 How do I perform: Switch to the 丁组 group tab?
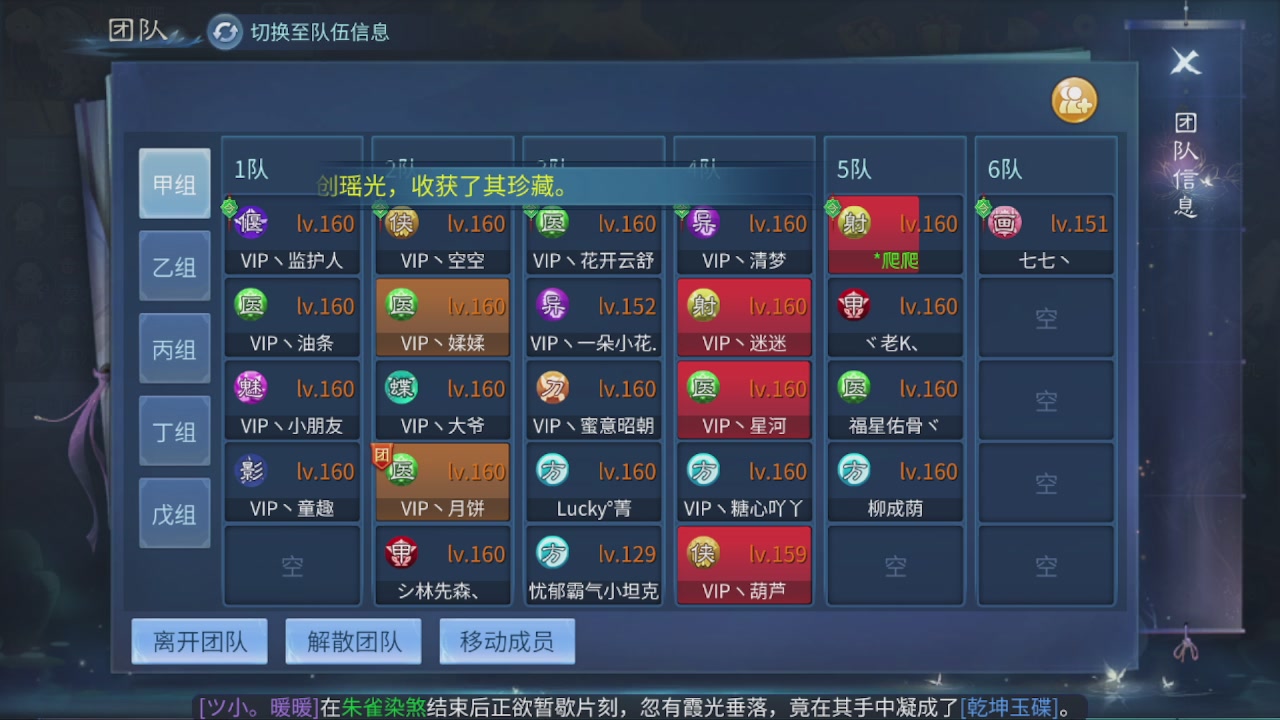(x=174, y=430)
